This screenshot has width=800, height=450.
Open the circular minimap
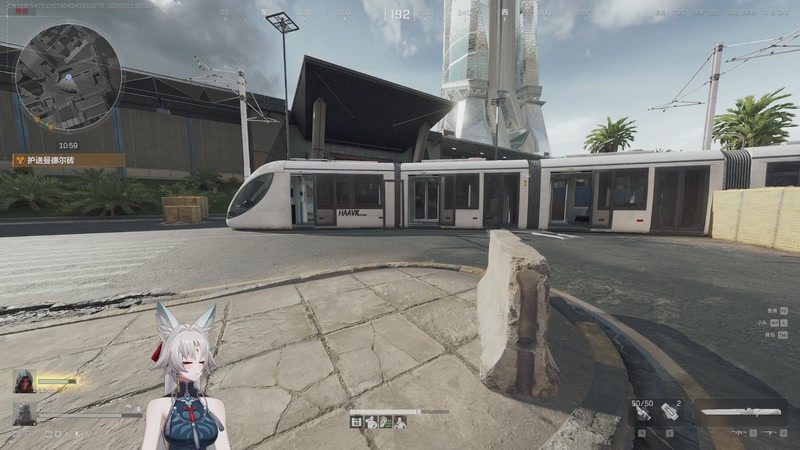tap(68, 77)
